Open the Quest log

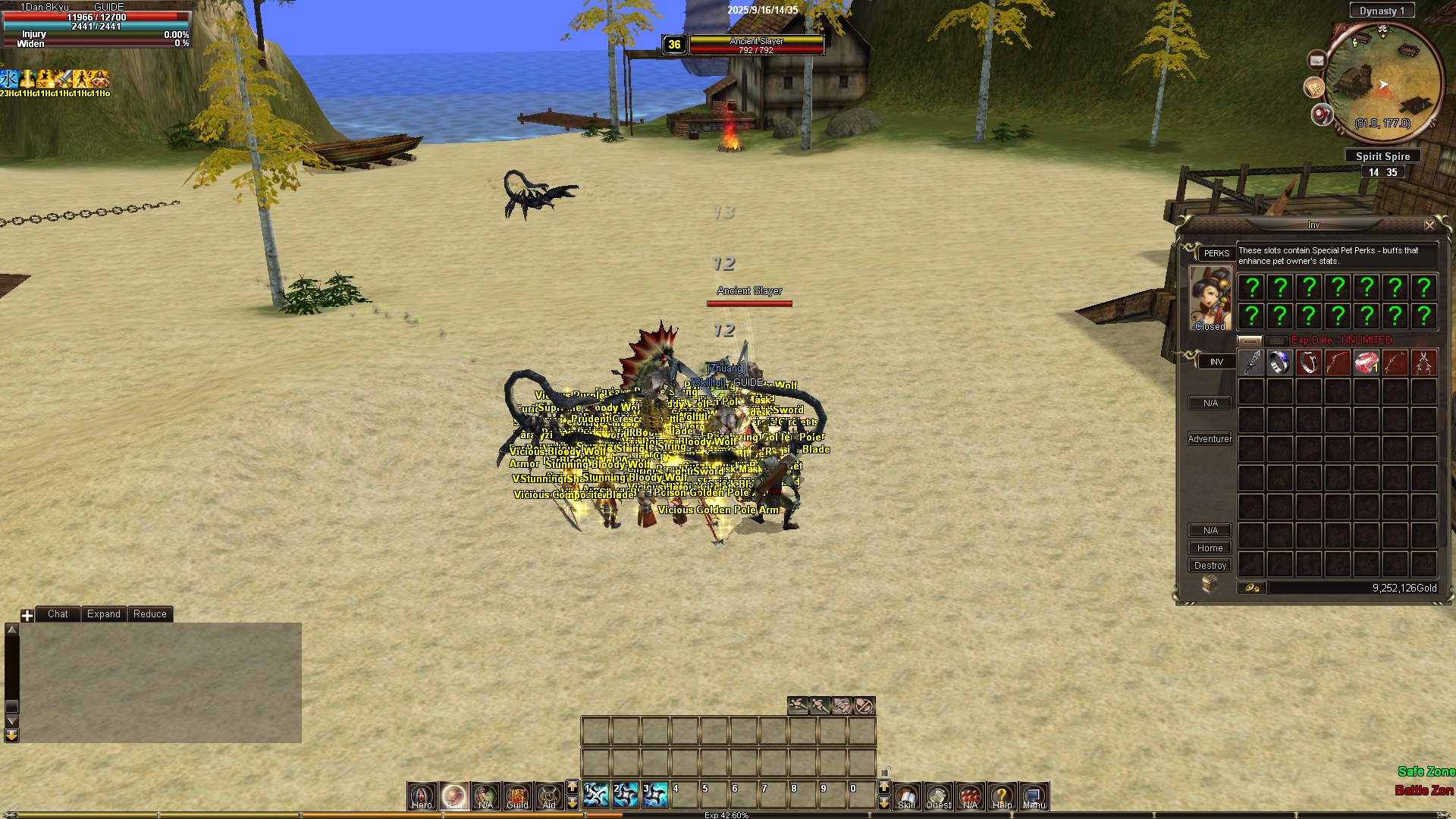(x=938, y=795)
